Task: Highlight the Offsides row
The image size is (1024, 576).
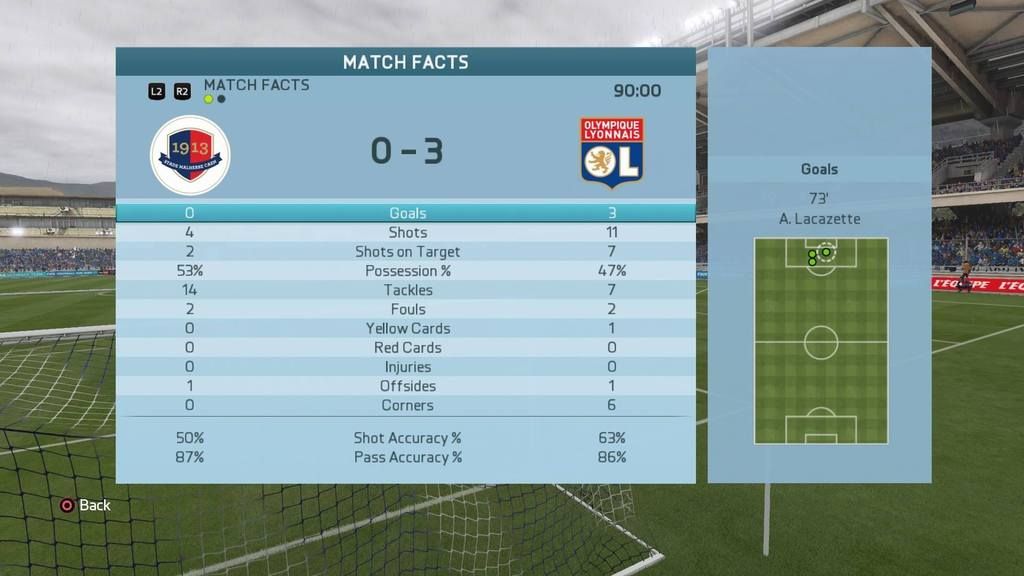Action: point(407,386)
